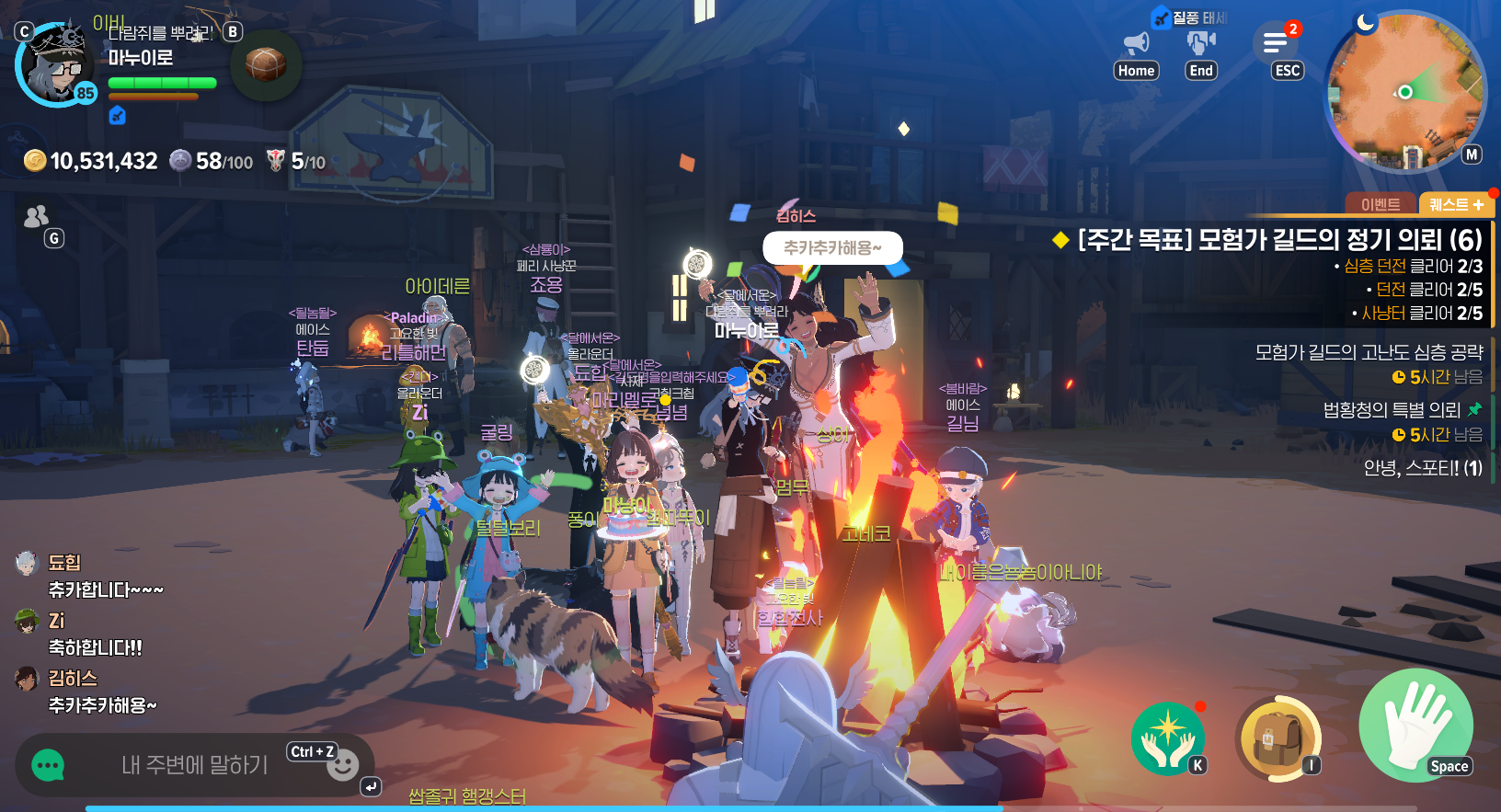
Task: Open the player portrait profile
Action: [56, 65]
